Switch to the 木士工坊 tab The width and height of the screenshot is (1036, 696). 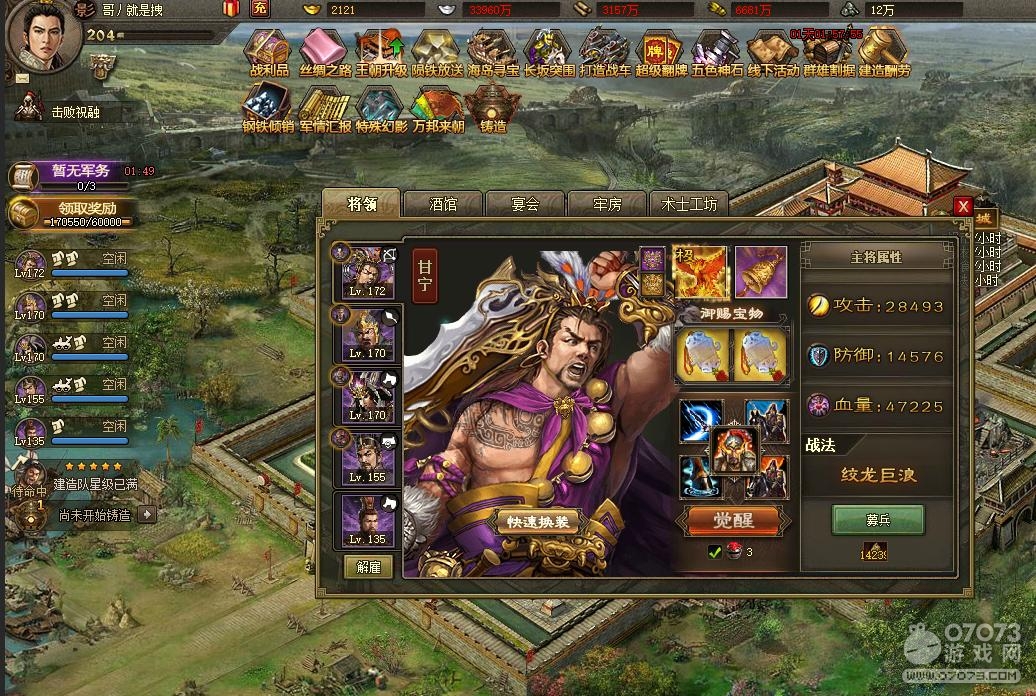(689, 204)
